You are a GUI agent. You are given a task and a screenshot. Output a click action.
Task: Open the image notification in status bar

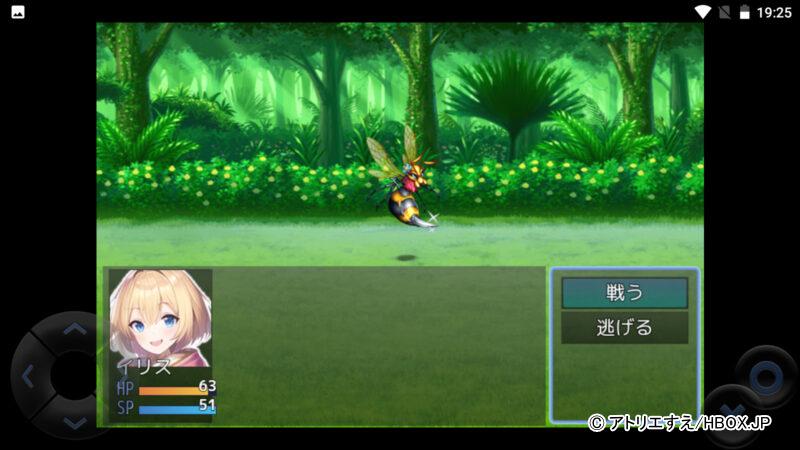click(x=17, y=12)
